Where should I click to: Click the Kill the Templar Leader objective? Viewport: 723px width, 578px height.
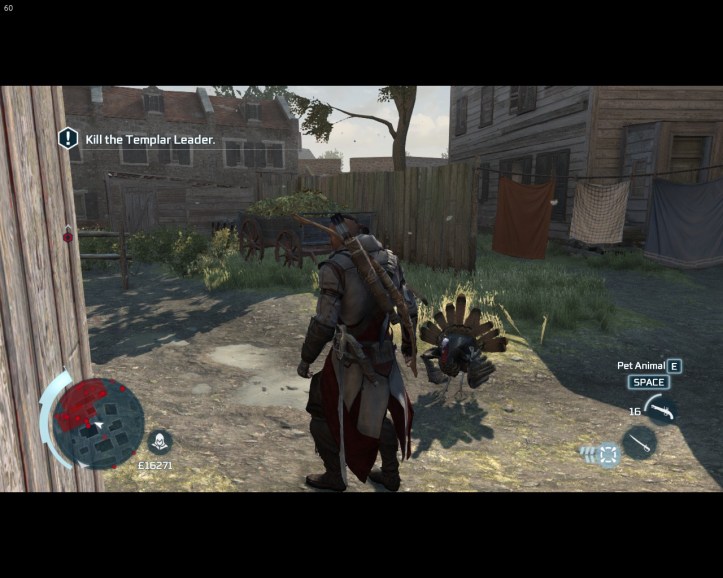pos(150,140)
